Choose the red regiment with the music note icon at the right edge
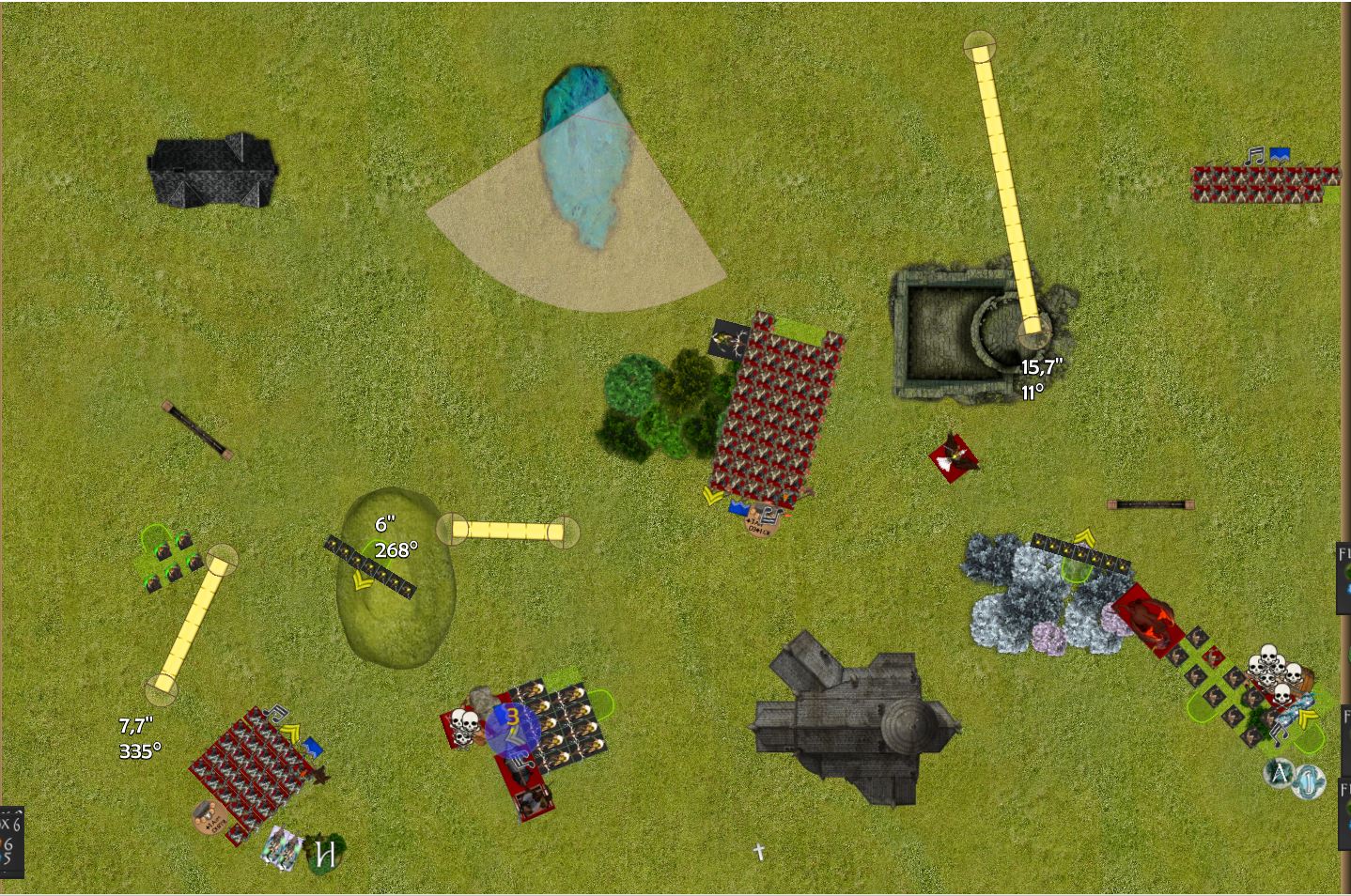 coord(1262,183)
